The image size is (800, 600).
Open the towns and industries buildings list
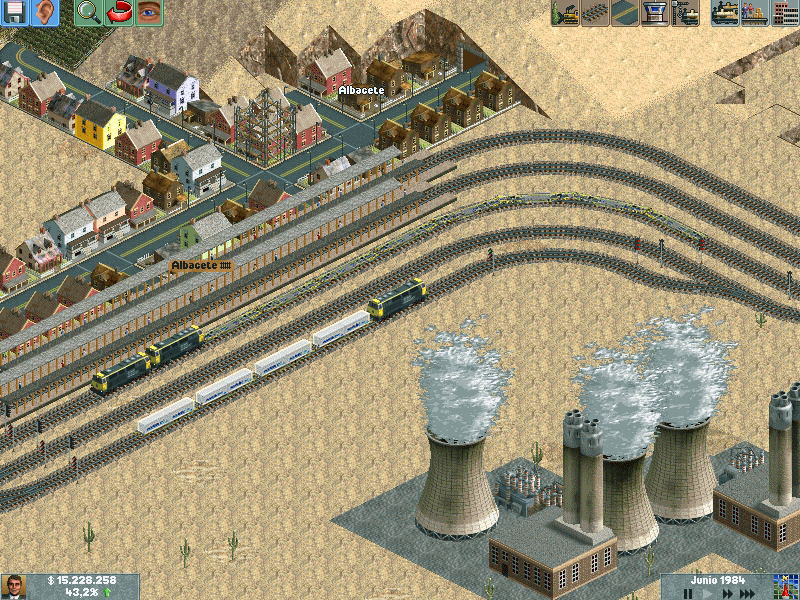[x=785, y=13]
